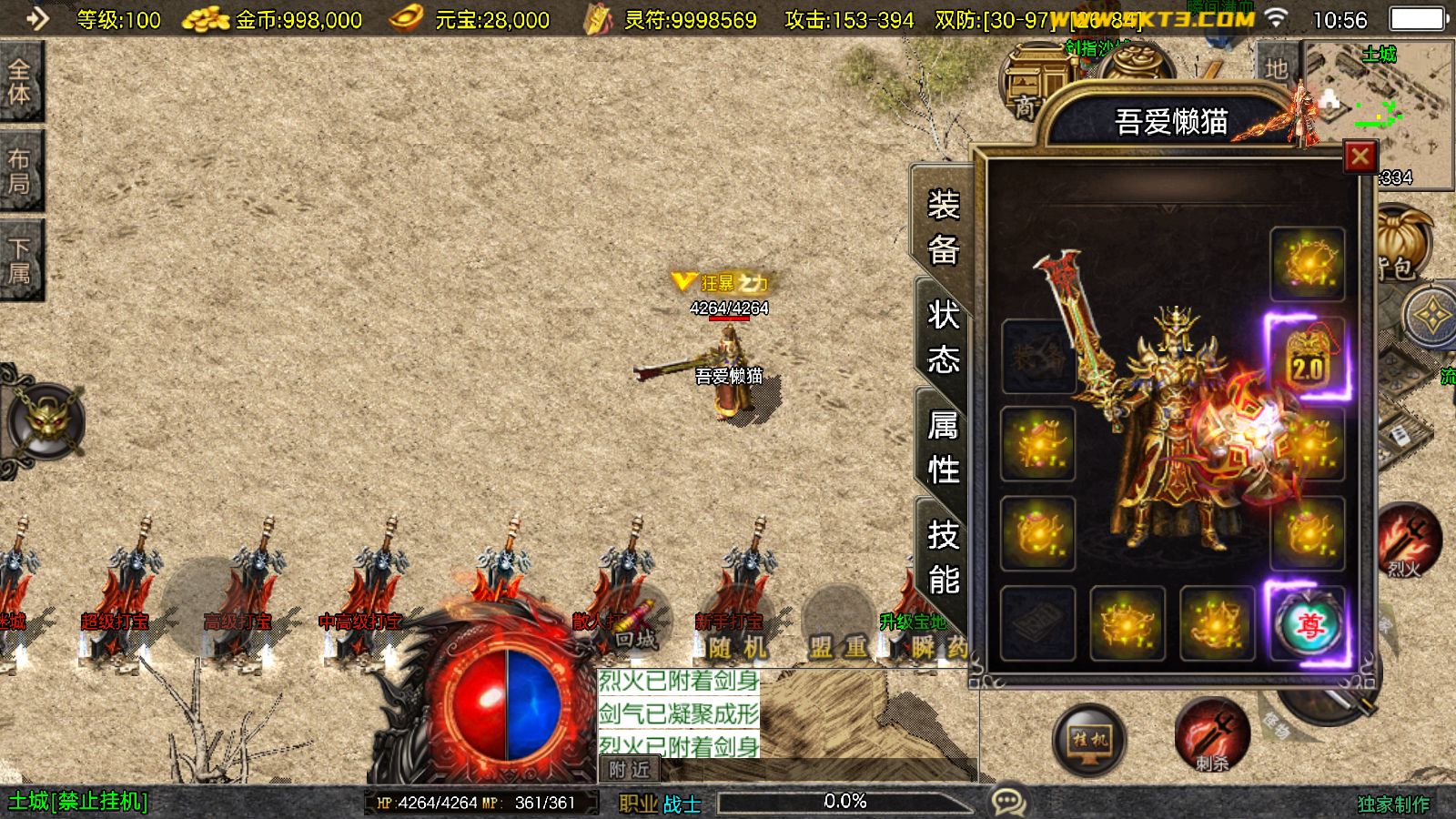Choose the 下属 subordinates button
The image size is (1456, 819).
tap(20, 260)
